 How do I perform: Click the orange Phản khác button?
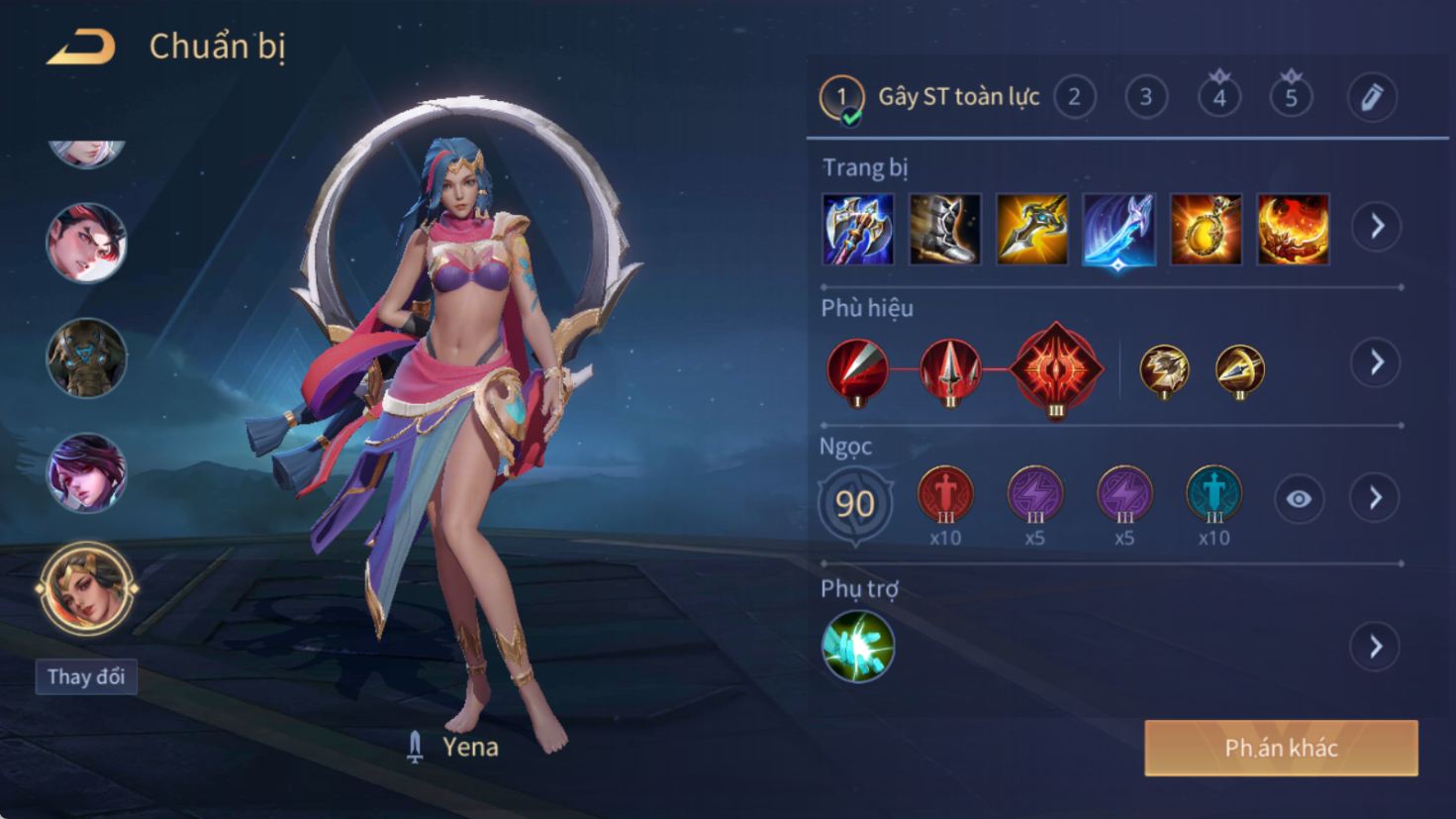(x=1281, y=748)
